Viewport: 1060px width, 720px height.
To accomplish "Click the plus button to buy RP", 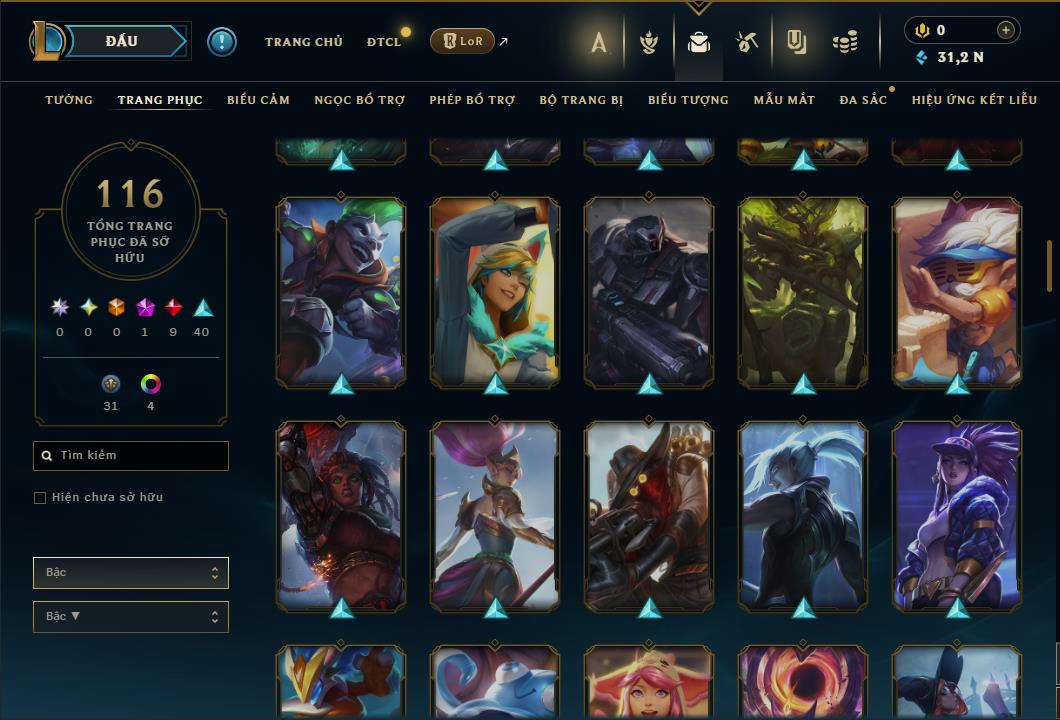I will click(x=1006, y=30).
